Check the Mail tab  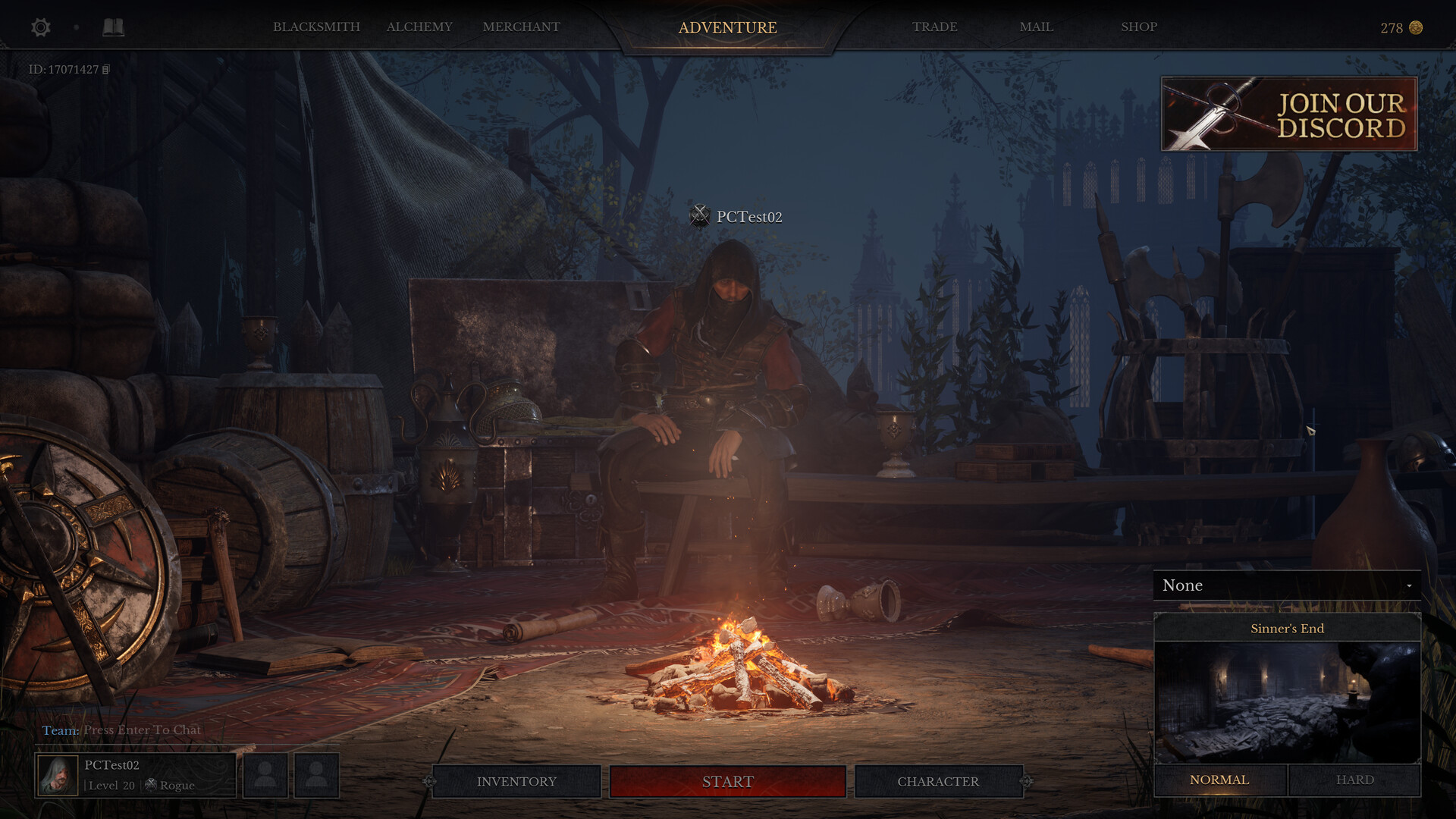[1036, 27]
